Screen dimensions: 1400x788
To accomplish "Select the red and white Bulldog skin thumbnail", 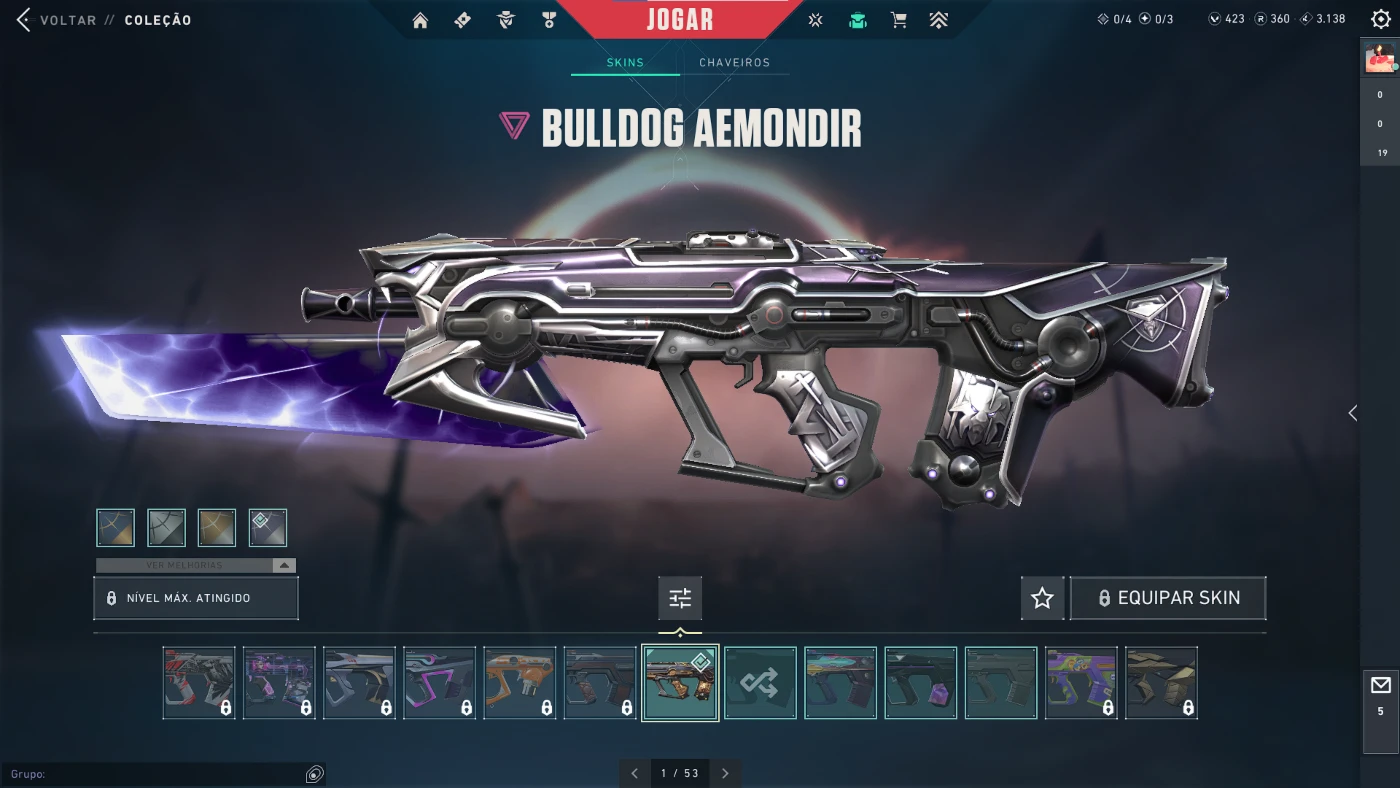I will 199,683.
